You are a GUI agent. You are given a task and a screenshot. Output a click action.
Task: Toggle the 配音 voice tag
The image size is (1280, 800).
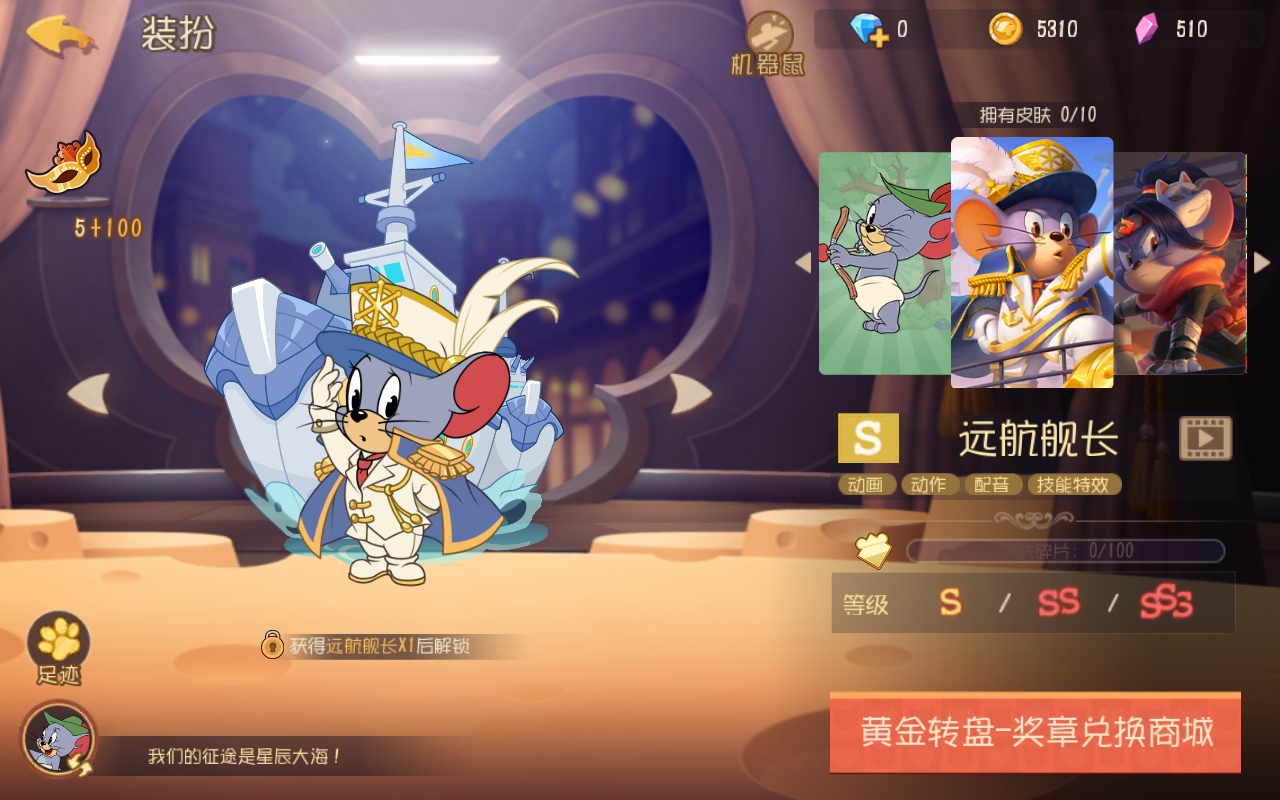(x=992, y=484)
